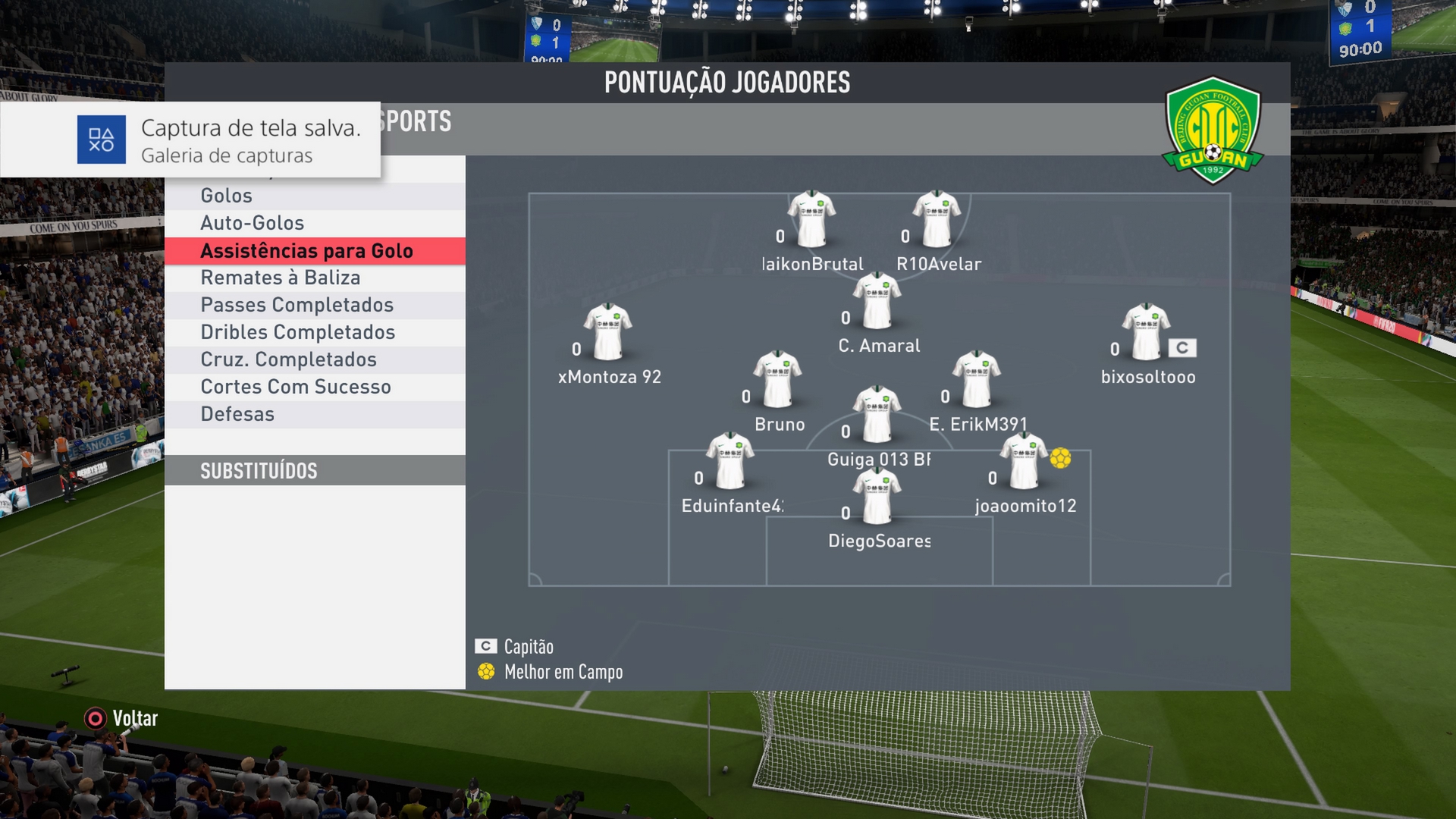1456x819 pixels.
Task: Choose the Defesas stat row
Action: 314,414
